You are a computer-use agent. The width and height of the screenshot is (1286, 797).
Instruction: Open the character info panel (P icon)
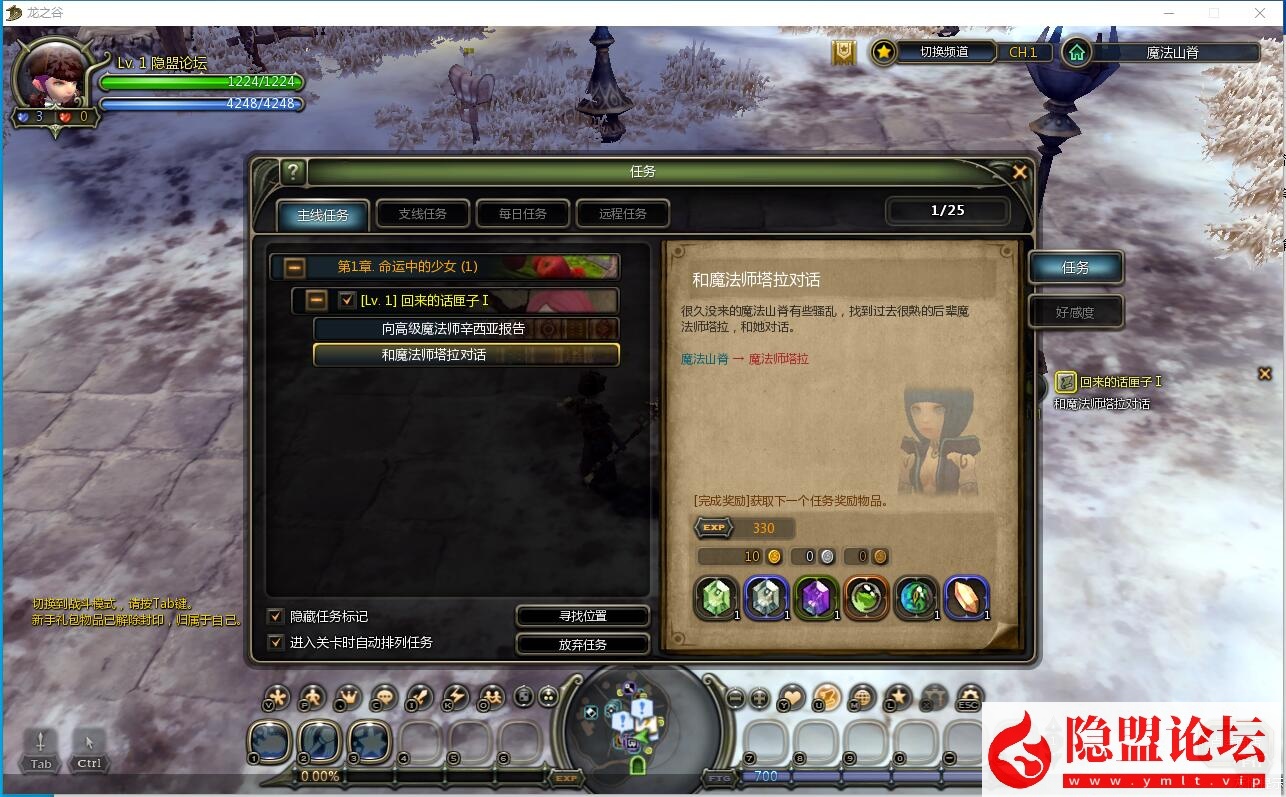tap(311, 697)
